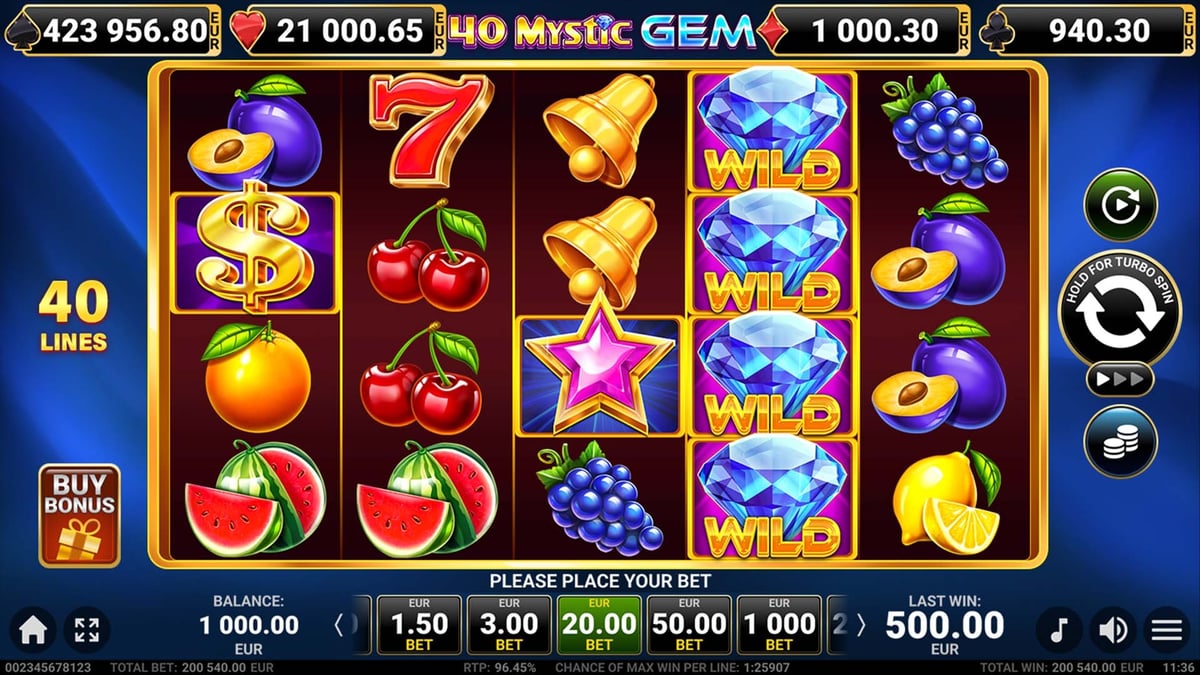Toggle the turbo fast-forward arrows
The height and width of the screenshot is (675, 1200).
tap(1120, 380)
